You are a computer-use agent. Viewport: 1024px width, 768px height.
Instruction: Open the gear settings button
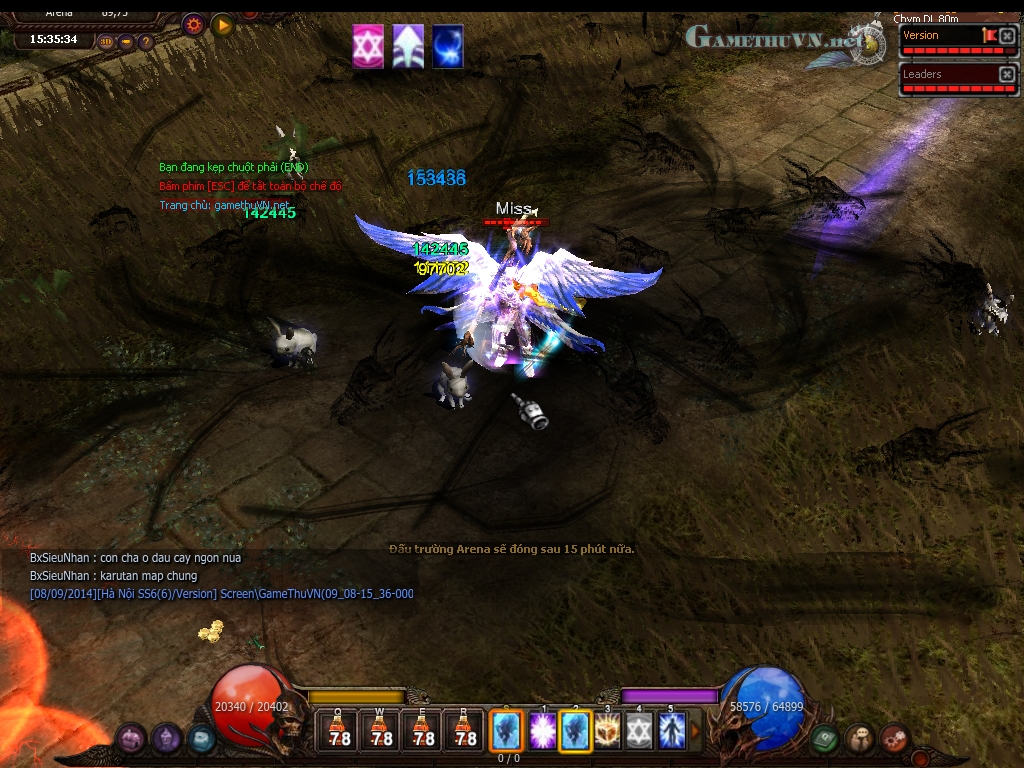(x=194, y=24)
